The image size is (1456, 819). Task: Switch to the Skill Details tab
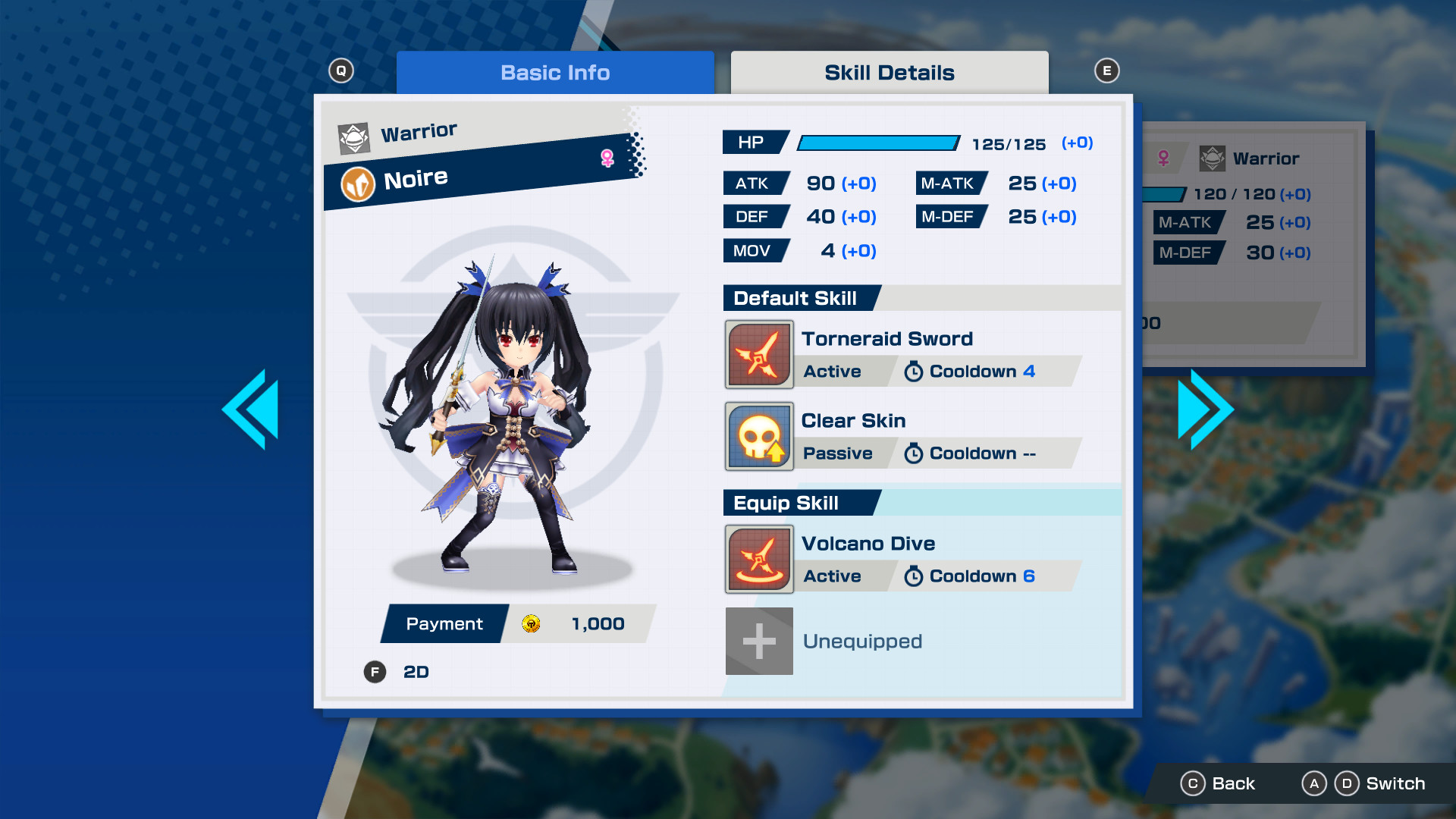(889, 72)
